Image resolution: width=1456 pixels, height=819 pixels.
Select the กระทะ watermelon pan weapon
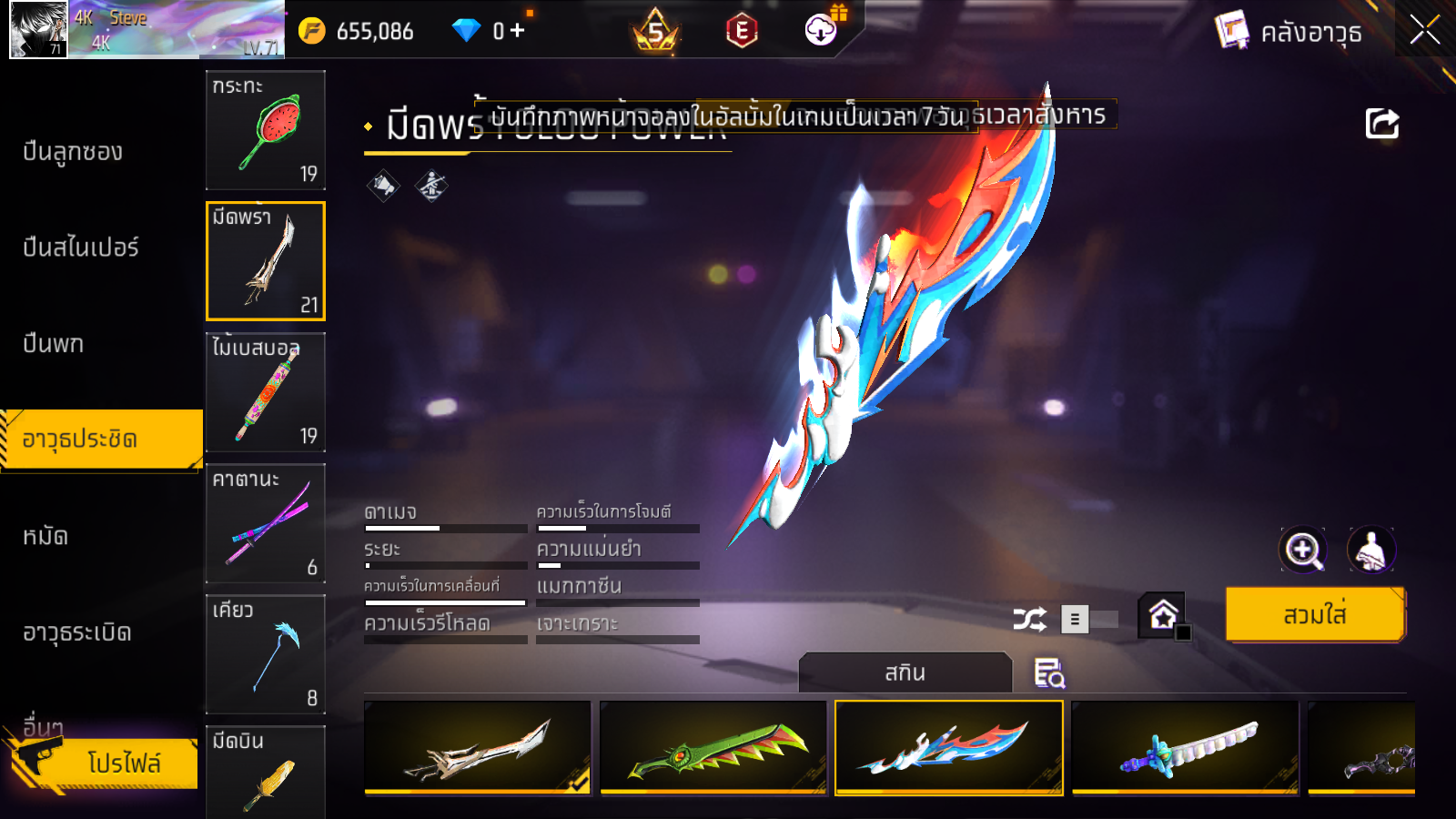(x=266, y=130)
